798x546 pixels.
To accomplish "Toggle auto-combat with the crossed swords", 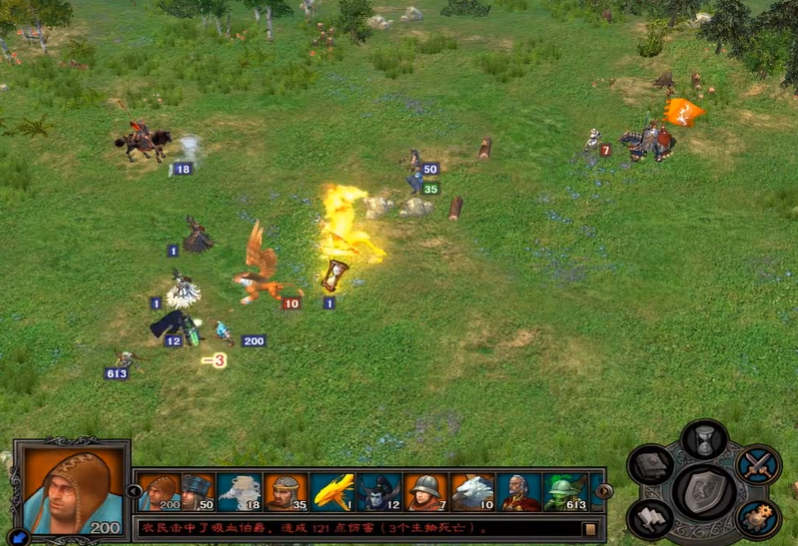I will point(757,467).
